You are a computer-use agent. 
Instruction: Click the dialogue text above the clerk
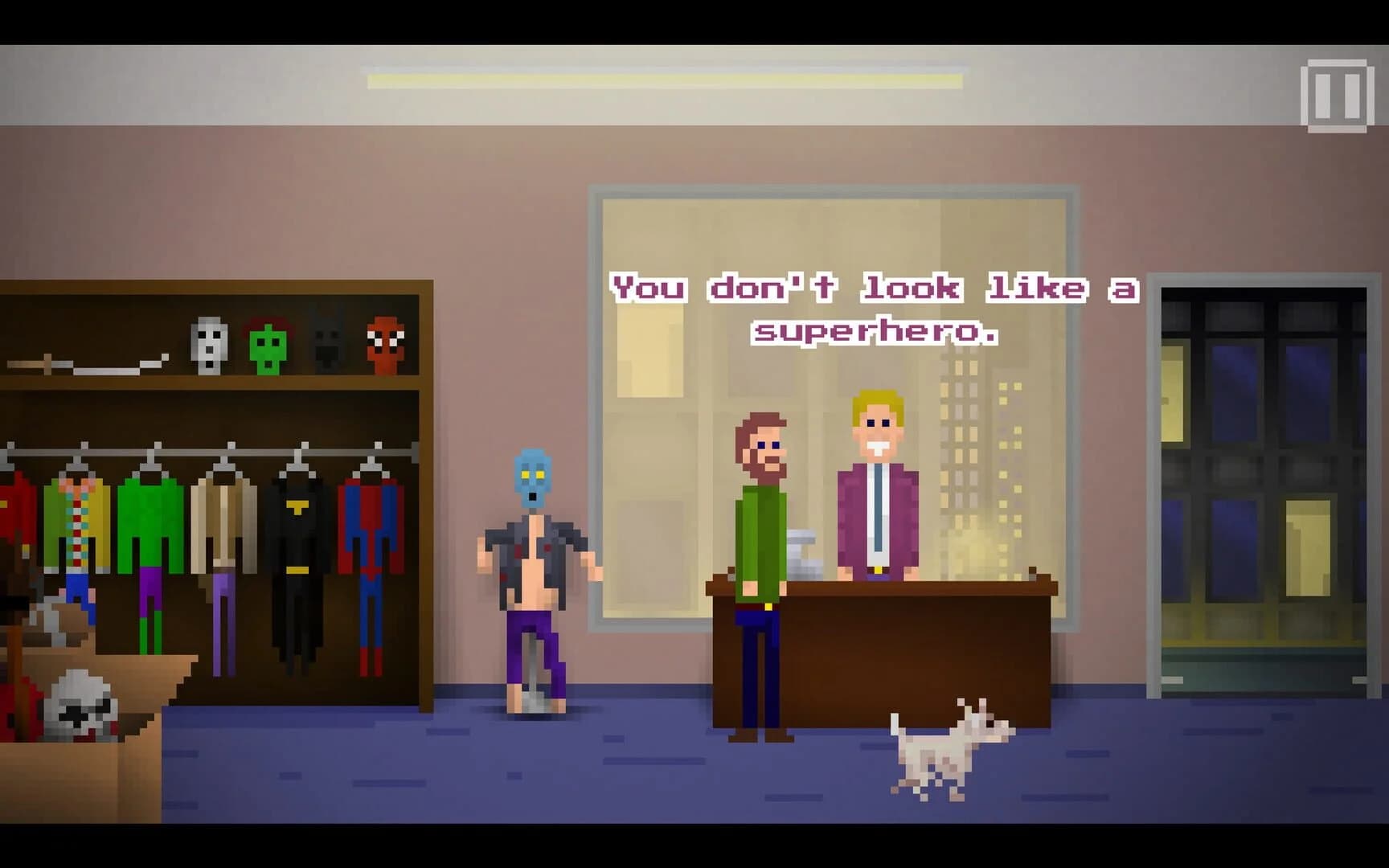coord(872,309)
